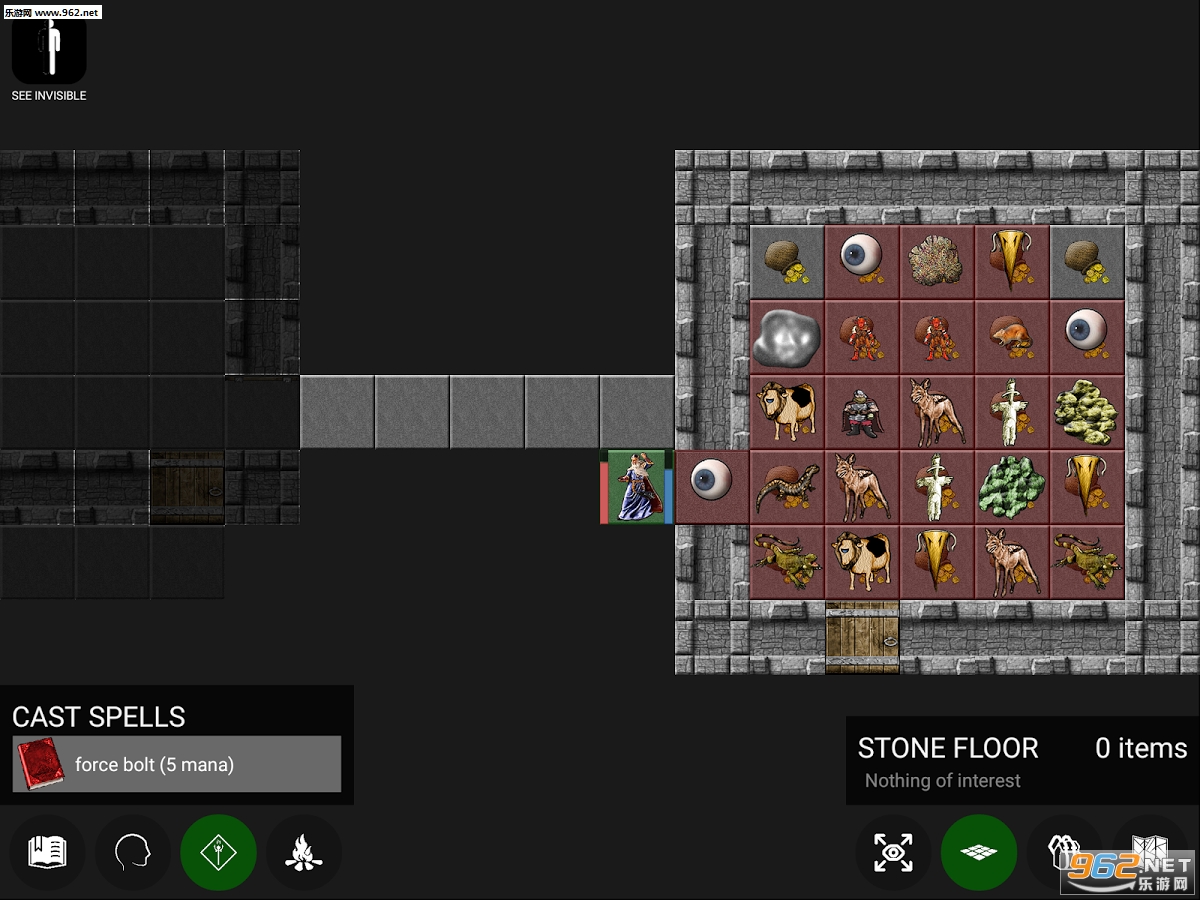Click the See Invisible status icon
The height and width of the screenshot is (900, 1200).
[49, 50]
